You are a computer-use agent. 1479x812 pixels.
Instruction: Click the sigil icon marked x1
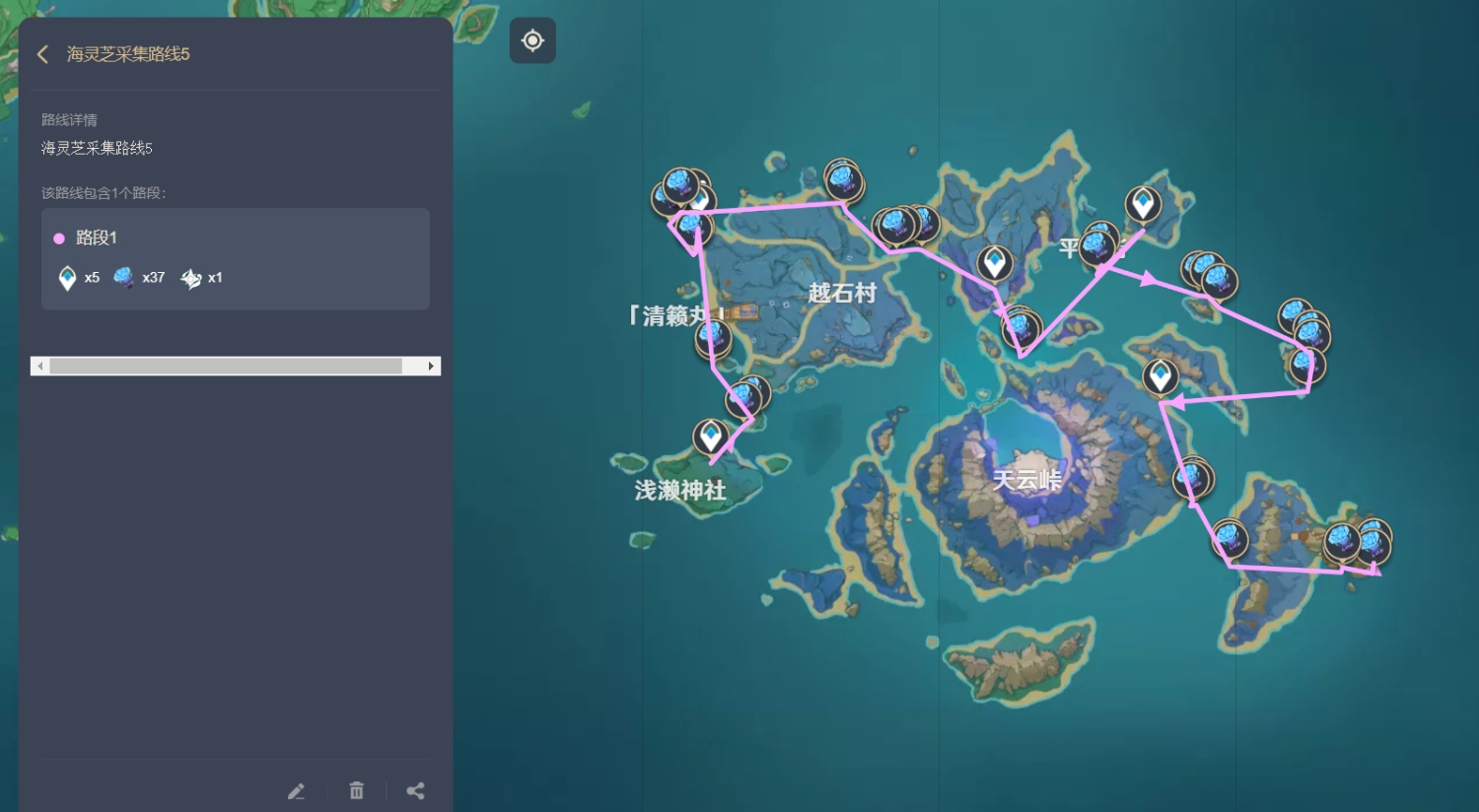[189, 277]
